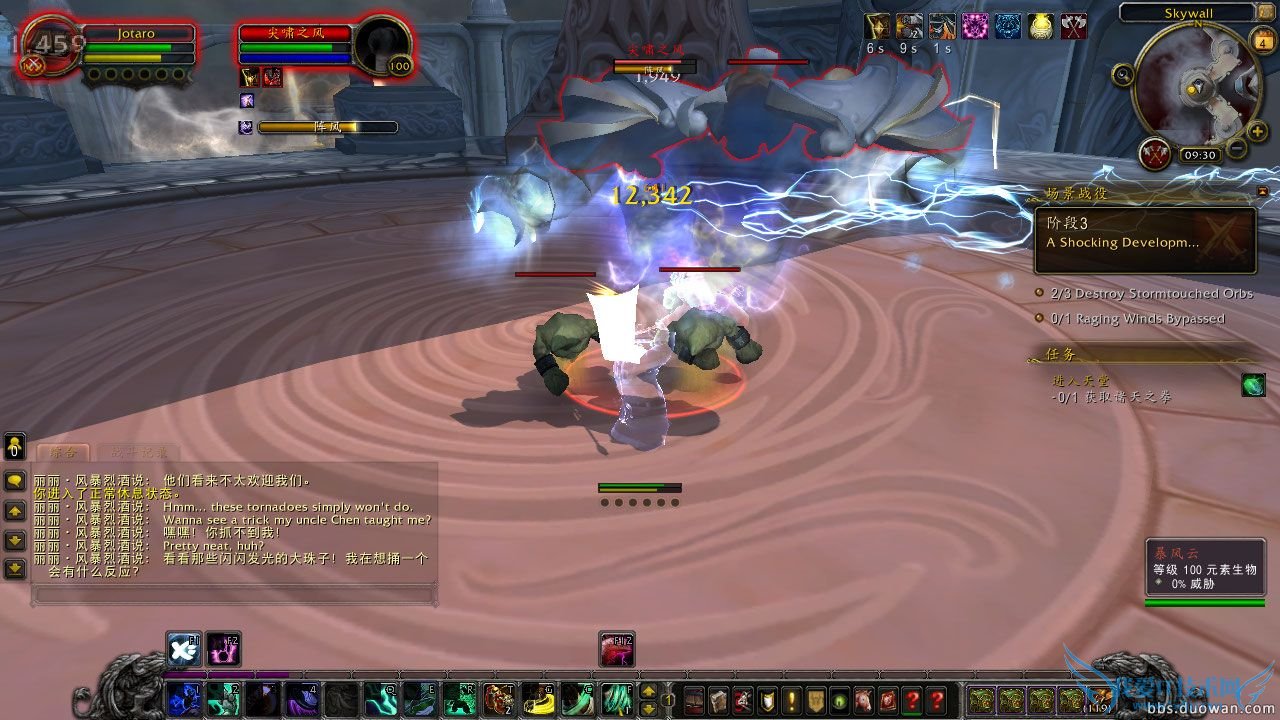Viewport: 1280px width, 720px height.
Task: Open the calendar icon on the minimap
Action: pos(1263,41)
